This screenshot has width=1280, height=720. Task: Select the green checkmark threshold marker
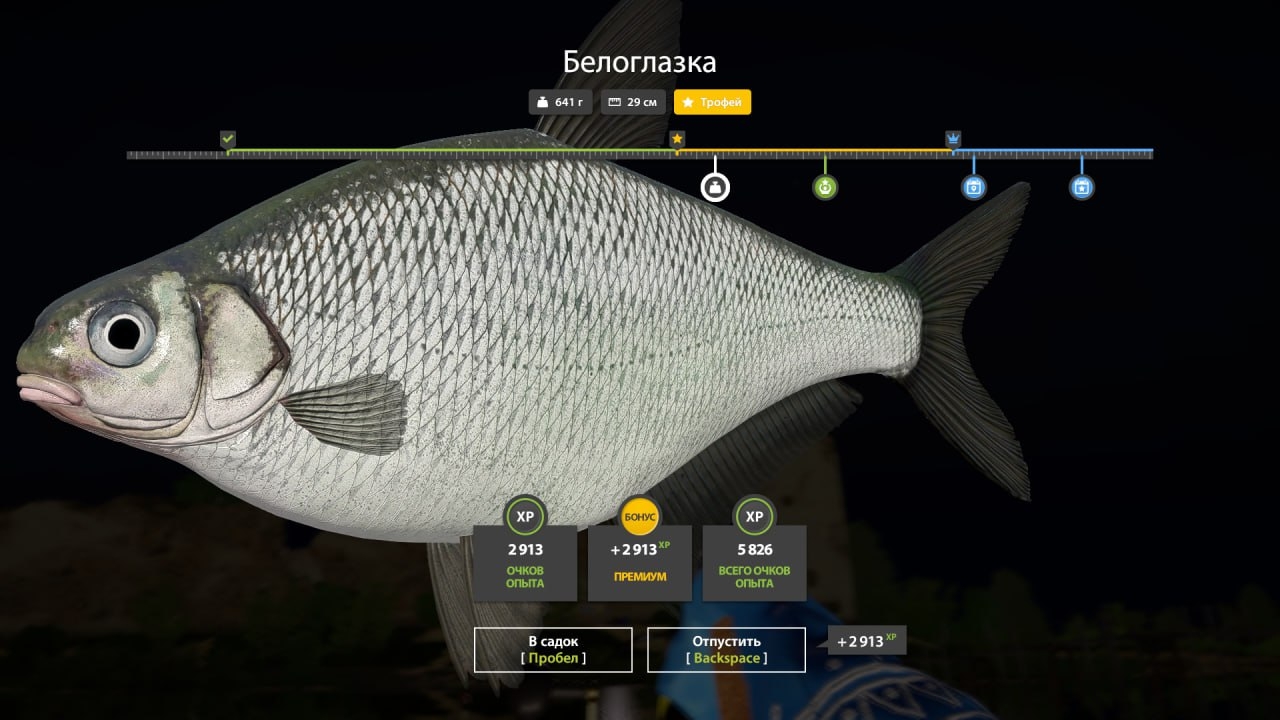point(228,138)
